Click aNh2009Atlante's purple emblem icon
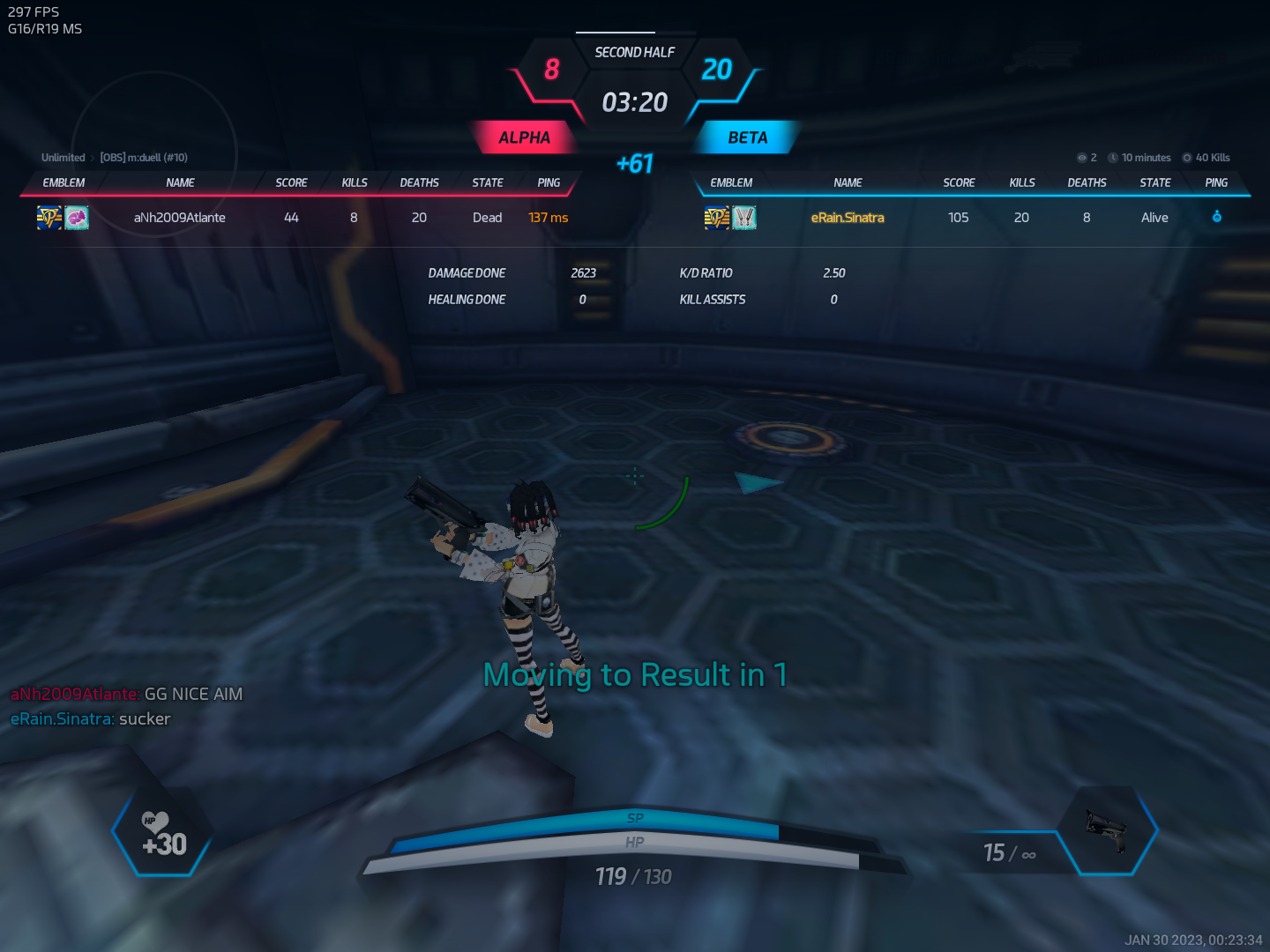Image resolution: width=1270 pixels, height=952 pixels. pos(77,217)
